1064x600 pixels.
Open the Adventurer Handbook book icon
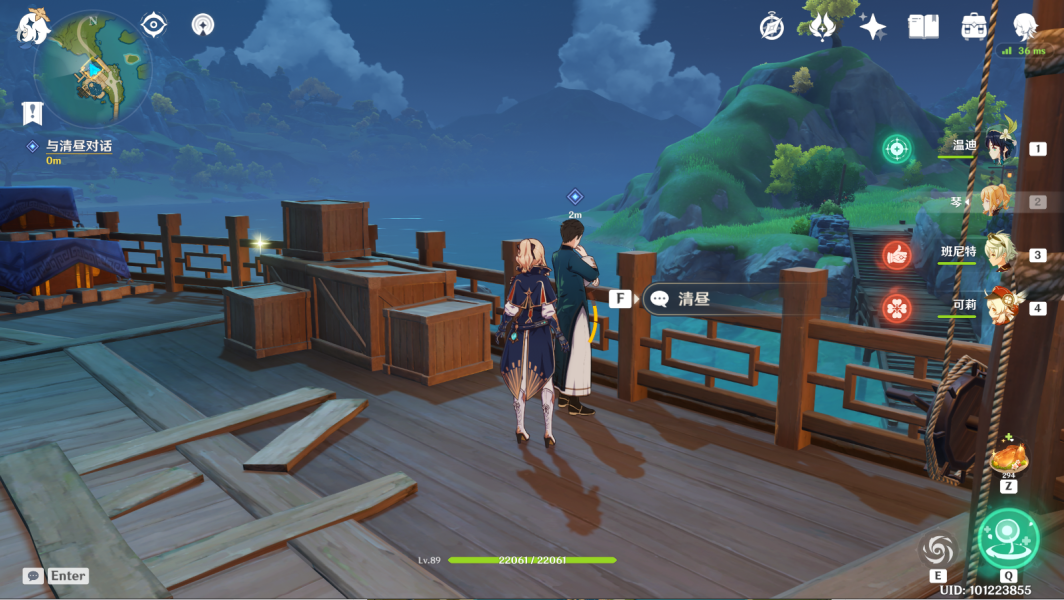(x=923, y=27)
